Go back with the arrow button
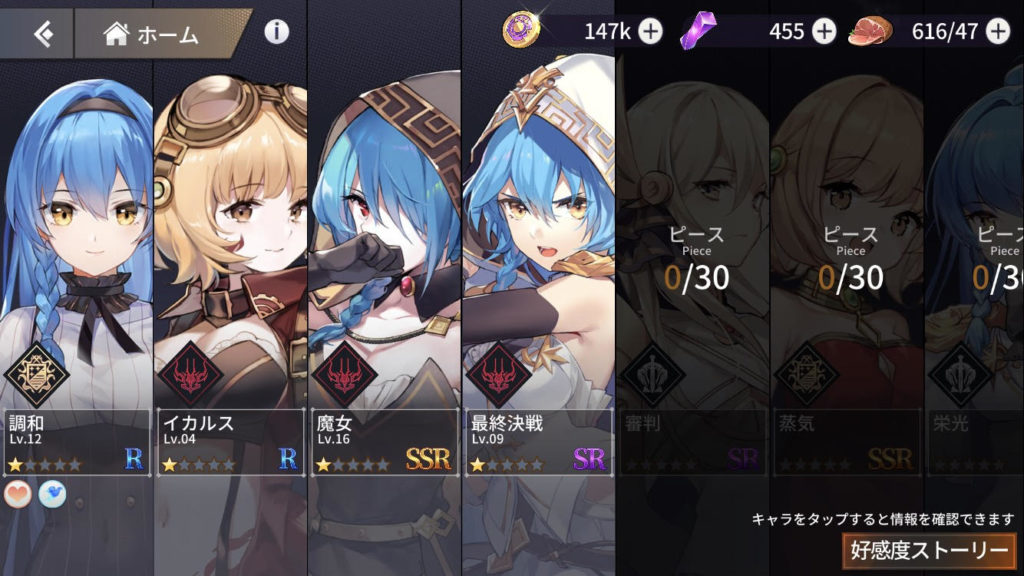Viewport: 1024px width, 576px height. [40, 34]
